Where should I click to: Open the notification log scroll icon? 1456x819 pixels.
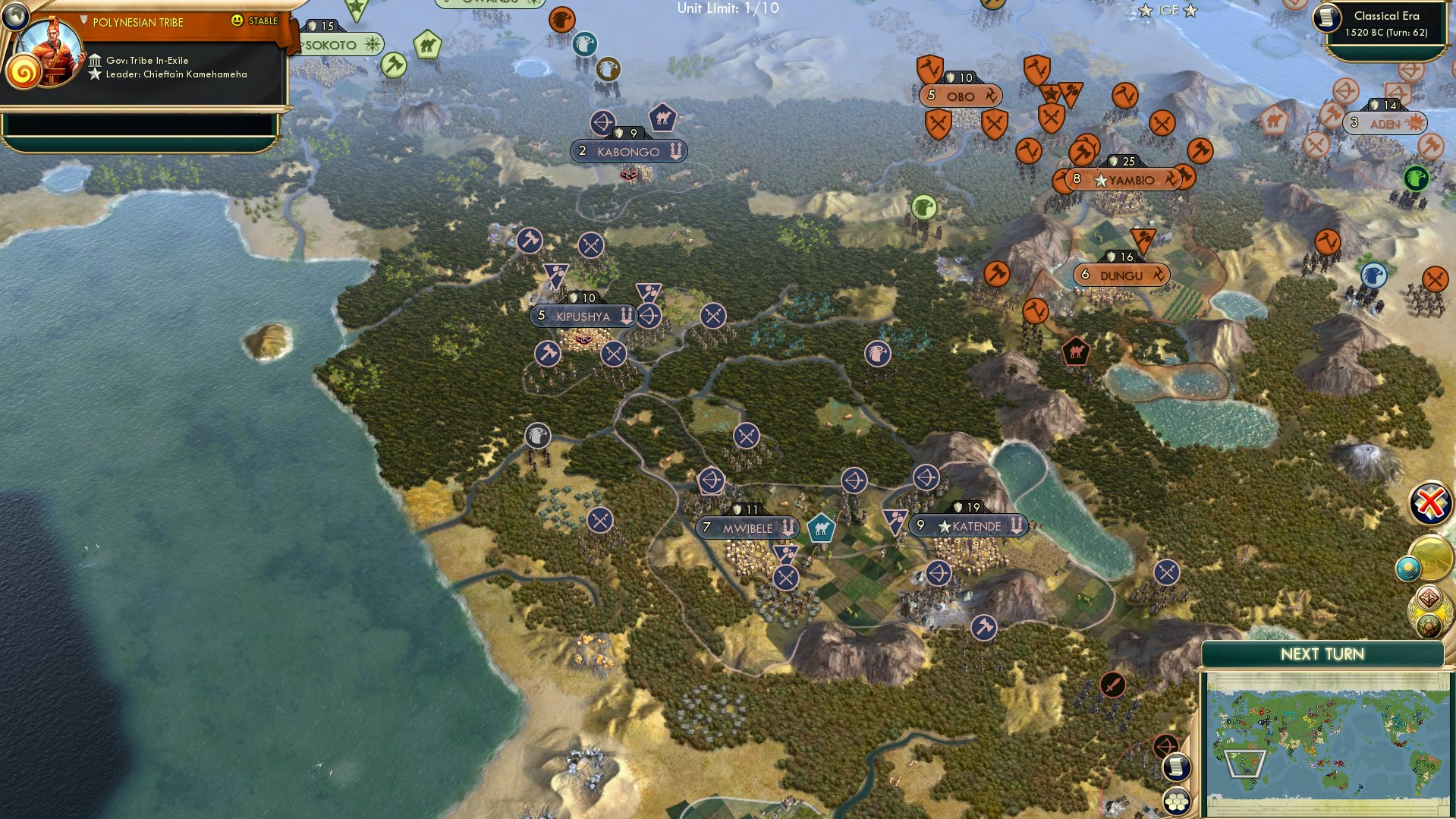tap(1177, 768)
